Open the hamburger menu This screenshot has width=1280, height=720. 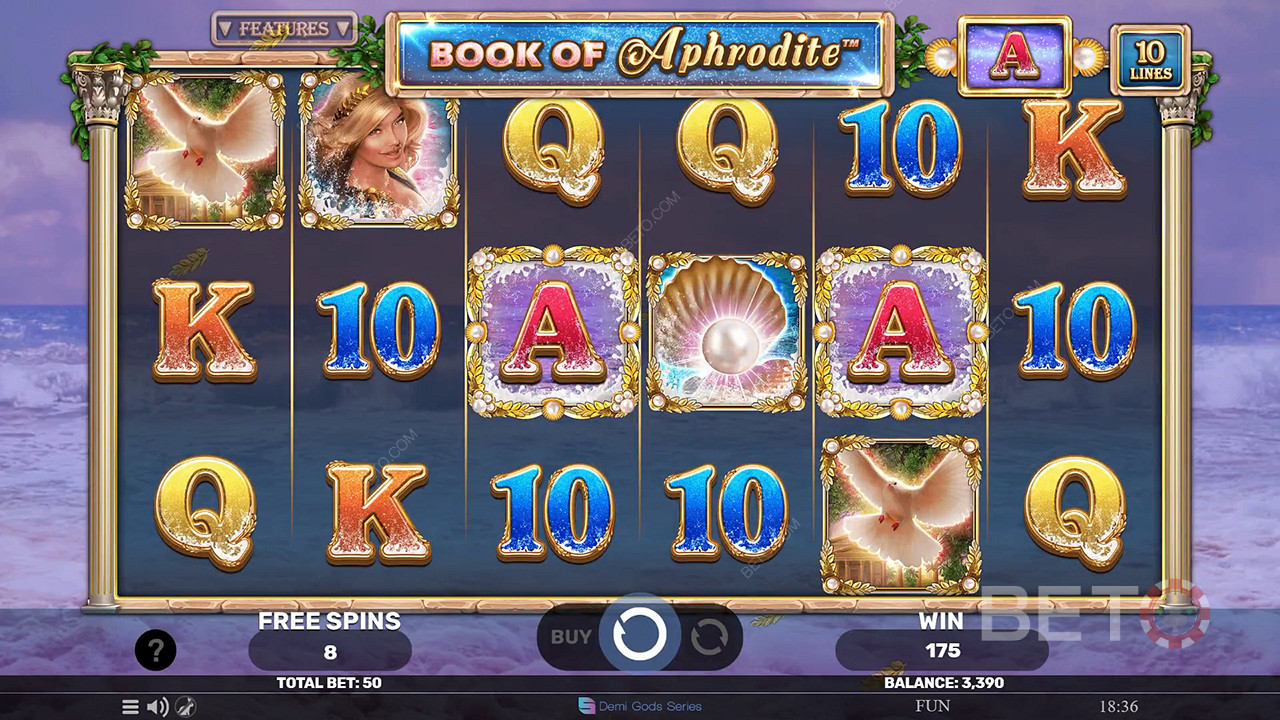tap(130, 707)
